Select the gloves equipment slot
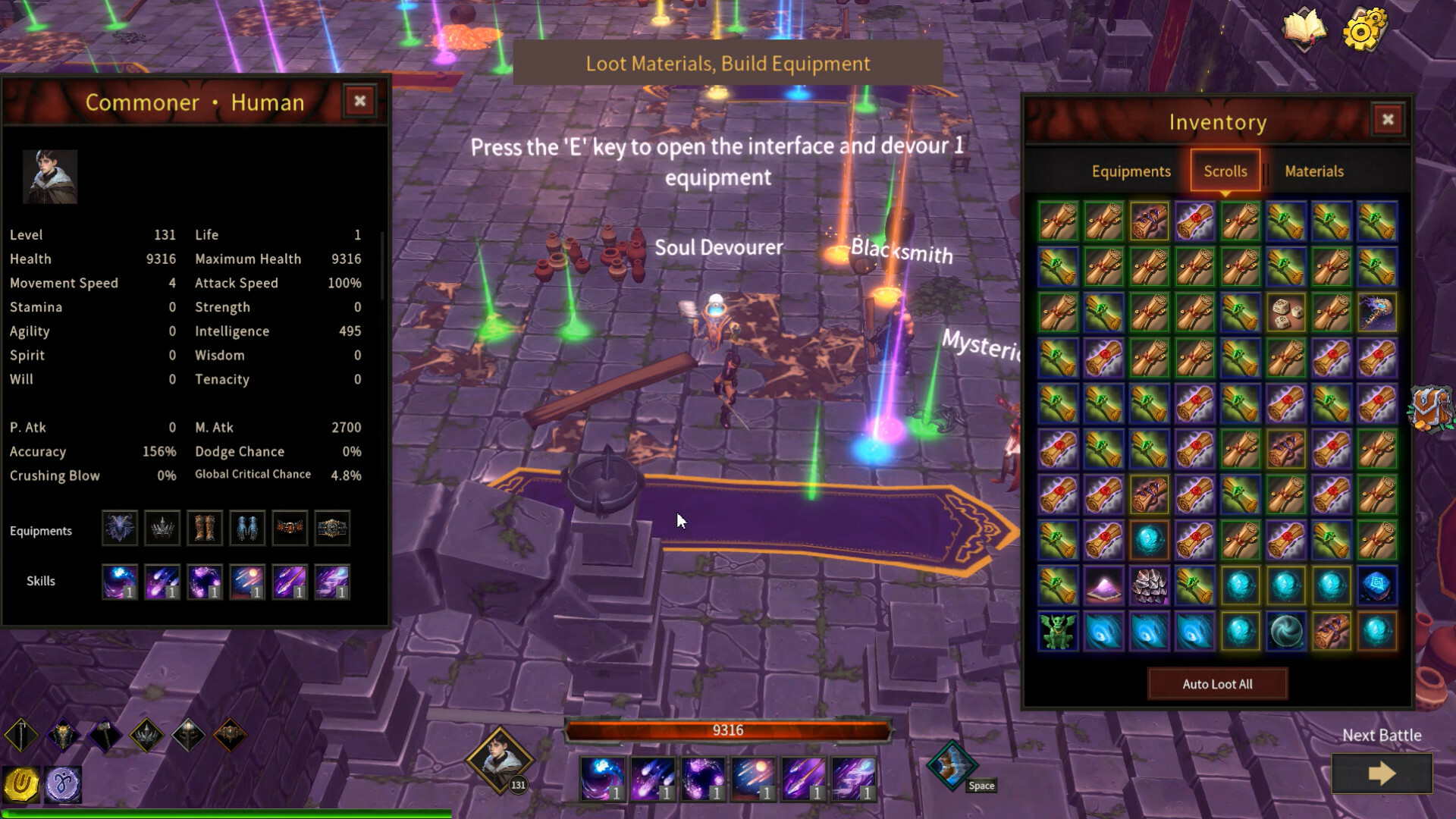This screenshot has width=1456, height=819. click(x=246, y=528)
